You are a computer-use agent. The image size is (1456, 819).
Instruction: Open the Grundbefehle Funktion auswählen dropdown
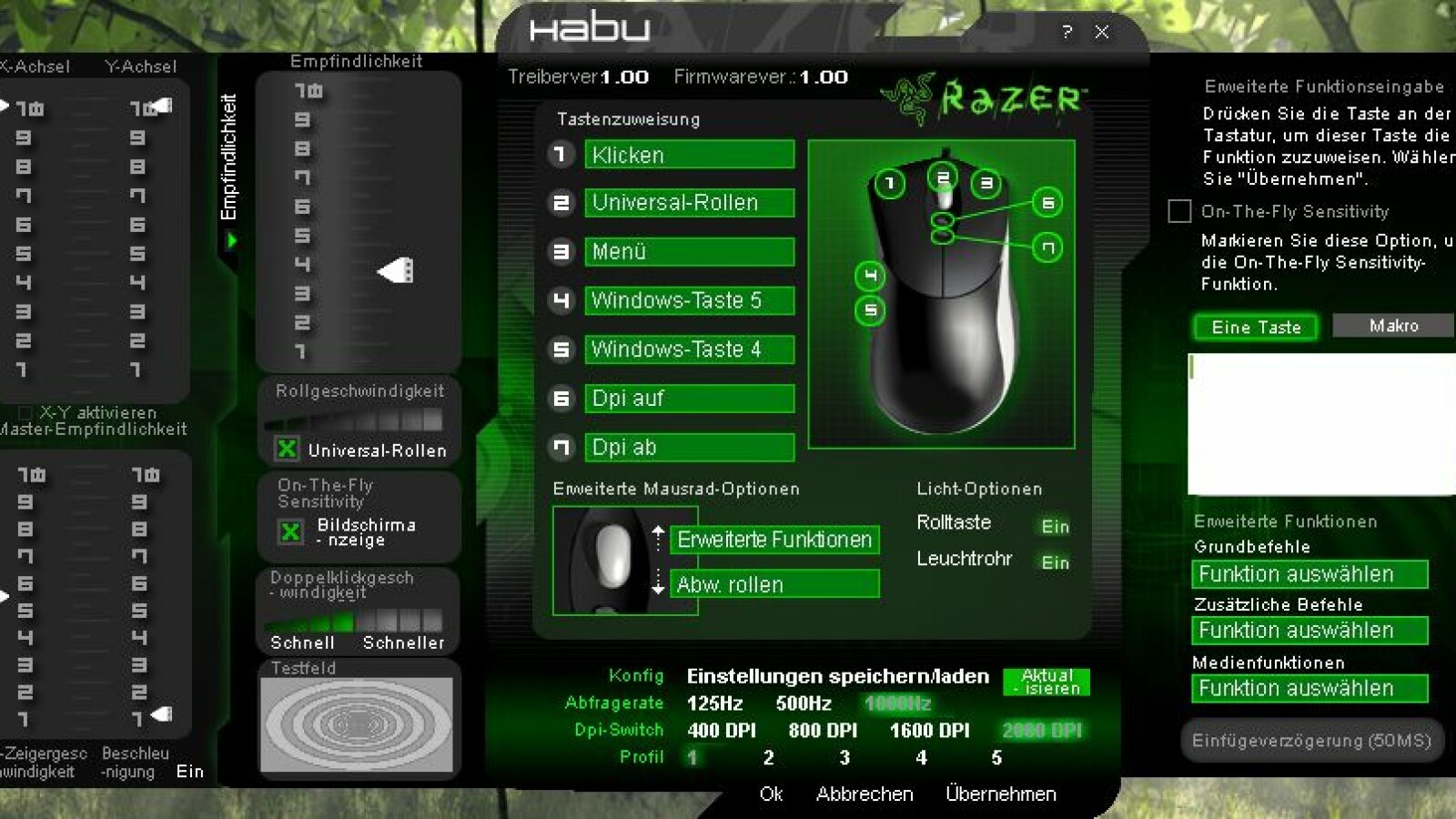(x=1309, y=574)
